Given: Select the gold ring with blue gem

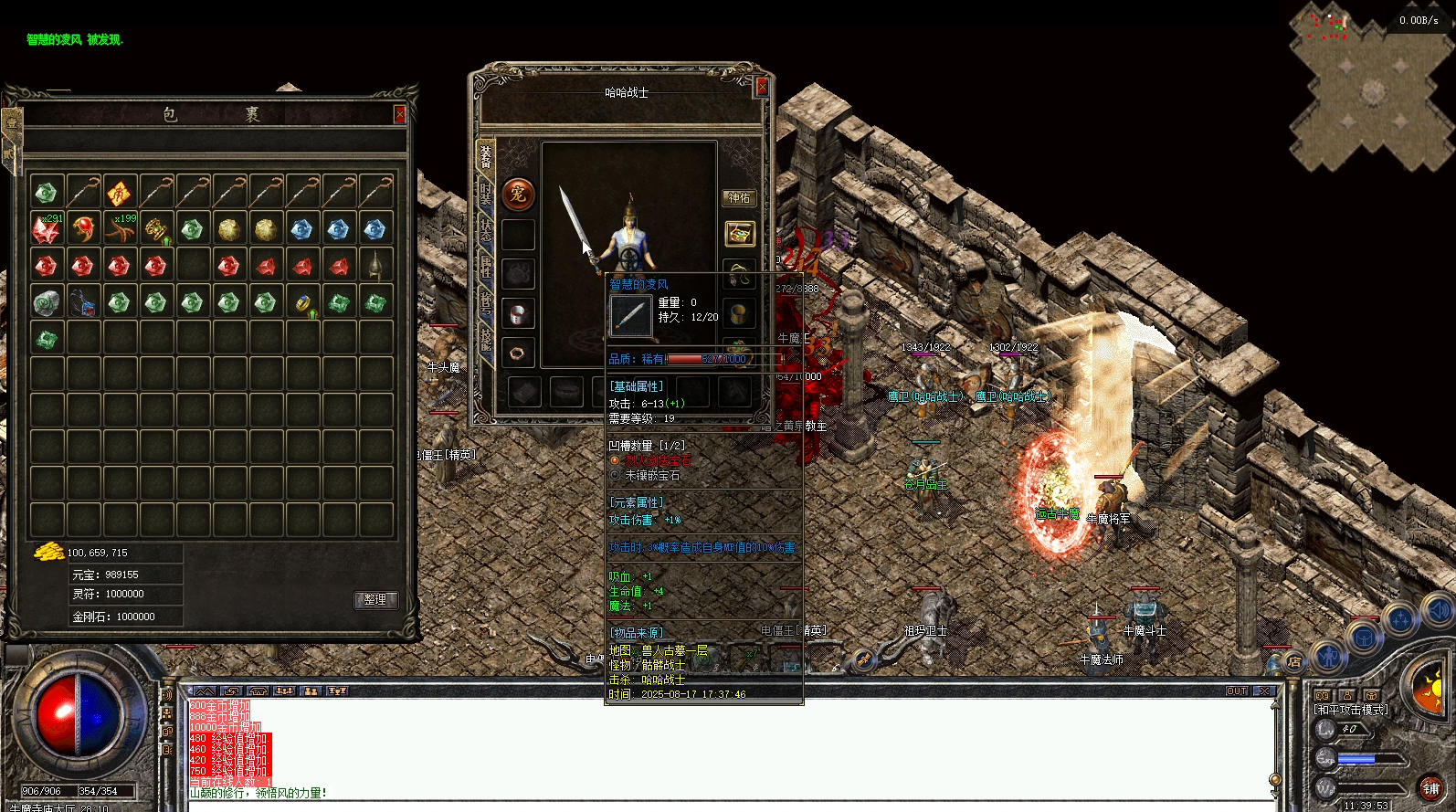Looking at the screenshot, I should (x=301, y=302).
